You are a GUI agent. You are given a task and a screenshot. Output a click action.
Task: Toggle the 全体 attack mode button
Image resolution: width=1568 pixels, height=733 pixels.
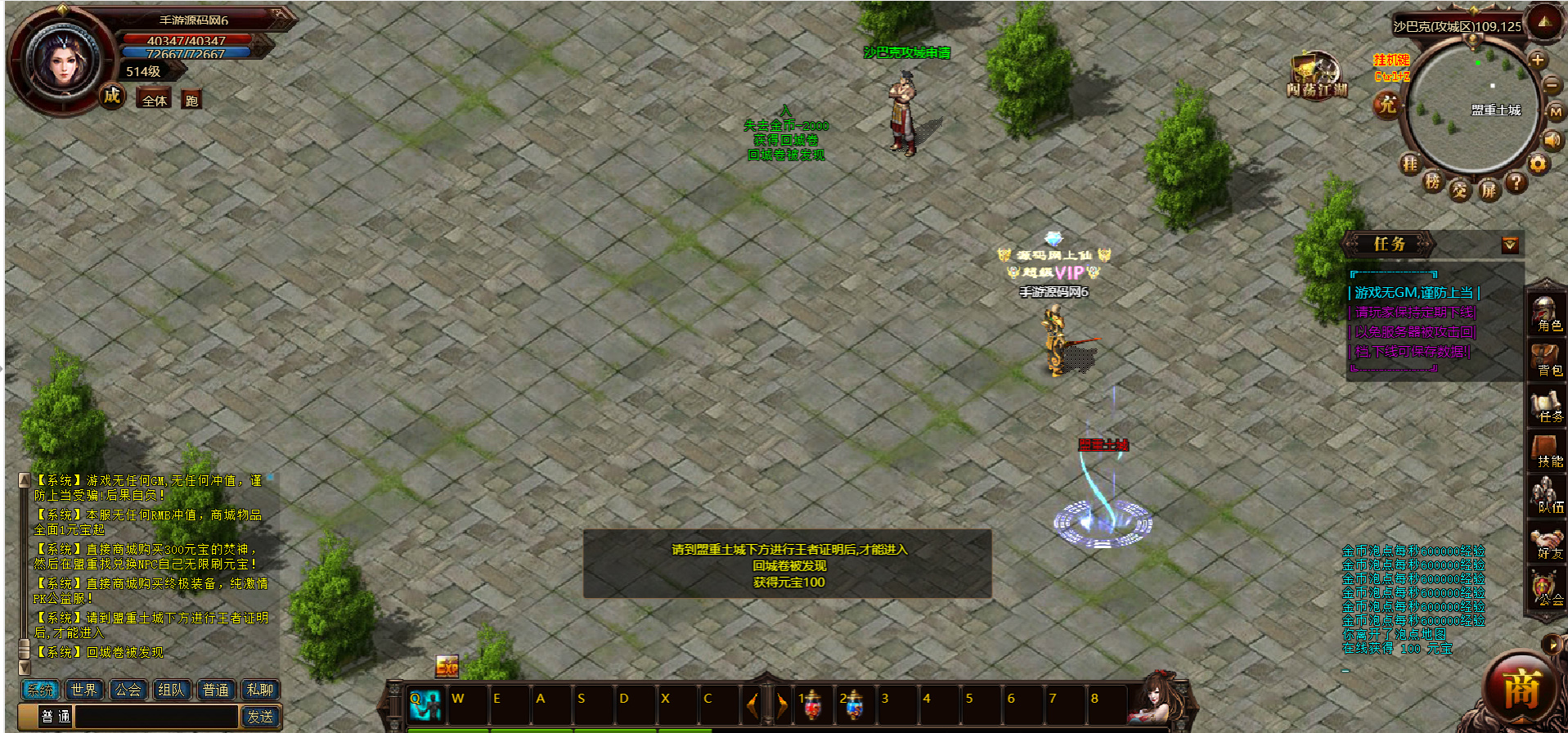pyautogui.click(x=155, y=100)
